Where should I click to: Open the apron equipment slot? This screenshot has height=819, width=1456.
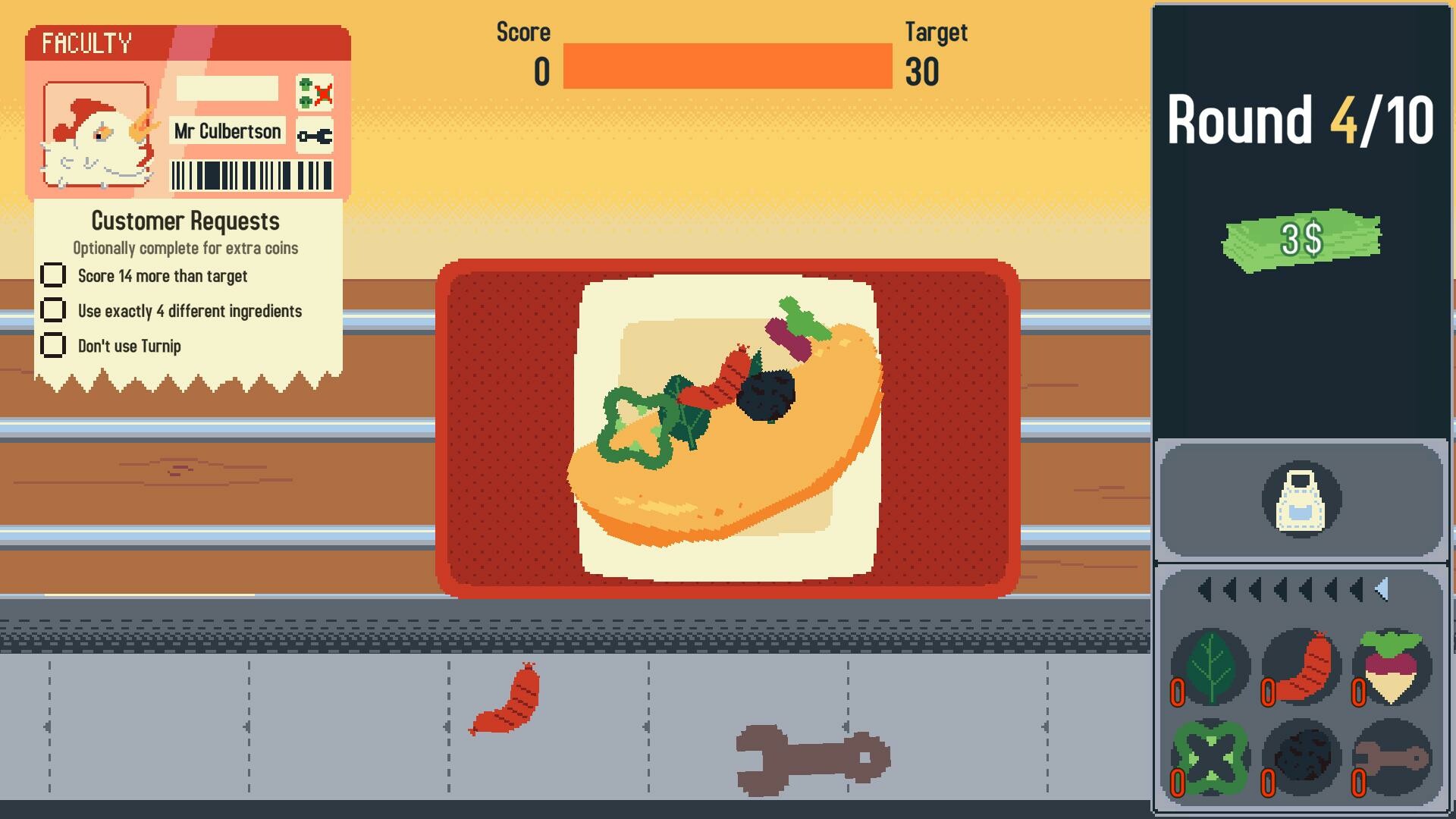click(1300, 499)
